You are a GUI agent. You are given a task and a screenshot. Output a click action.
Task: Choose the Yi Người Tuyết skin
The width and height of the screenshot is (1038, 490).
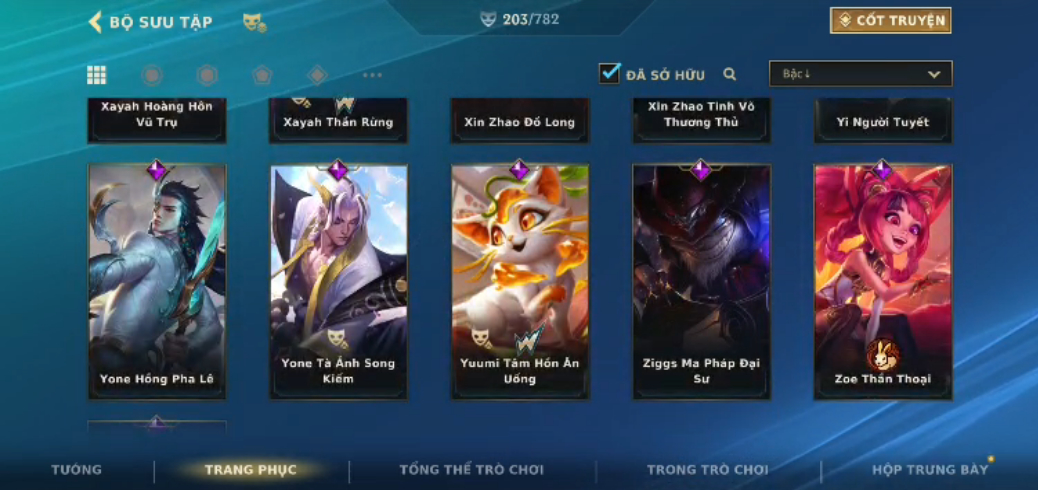882,122
